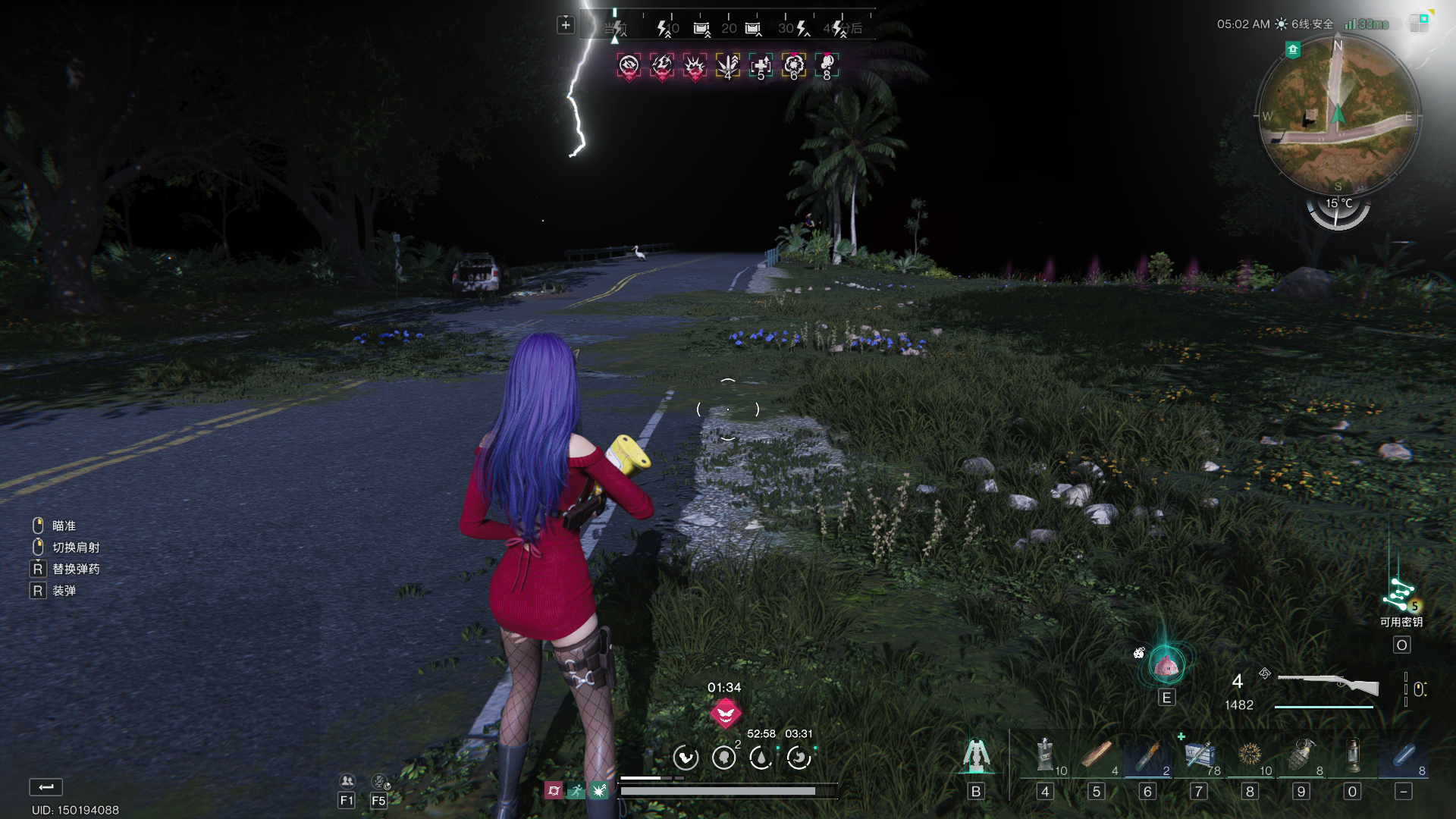1456x819 pixels.
Task: Open the home marker on the minimap
Action: 1293,50
